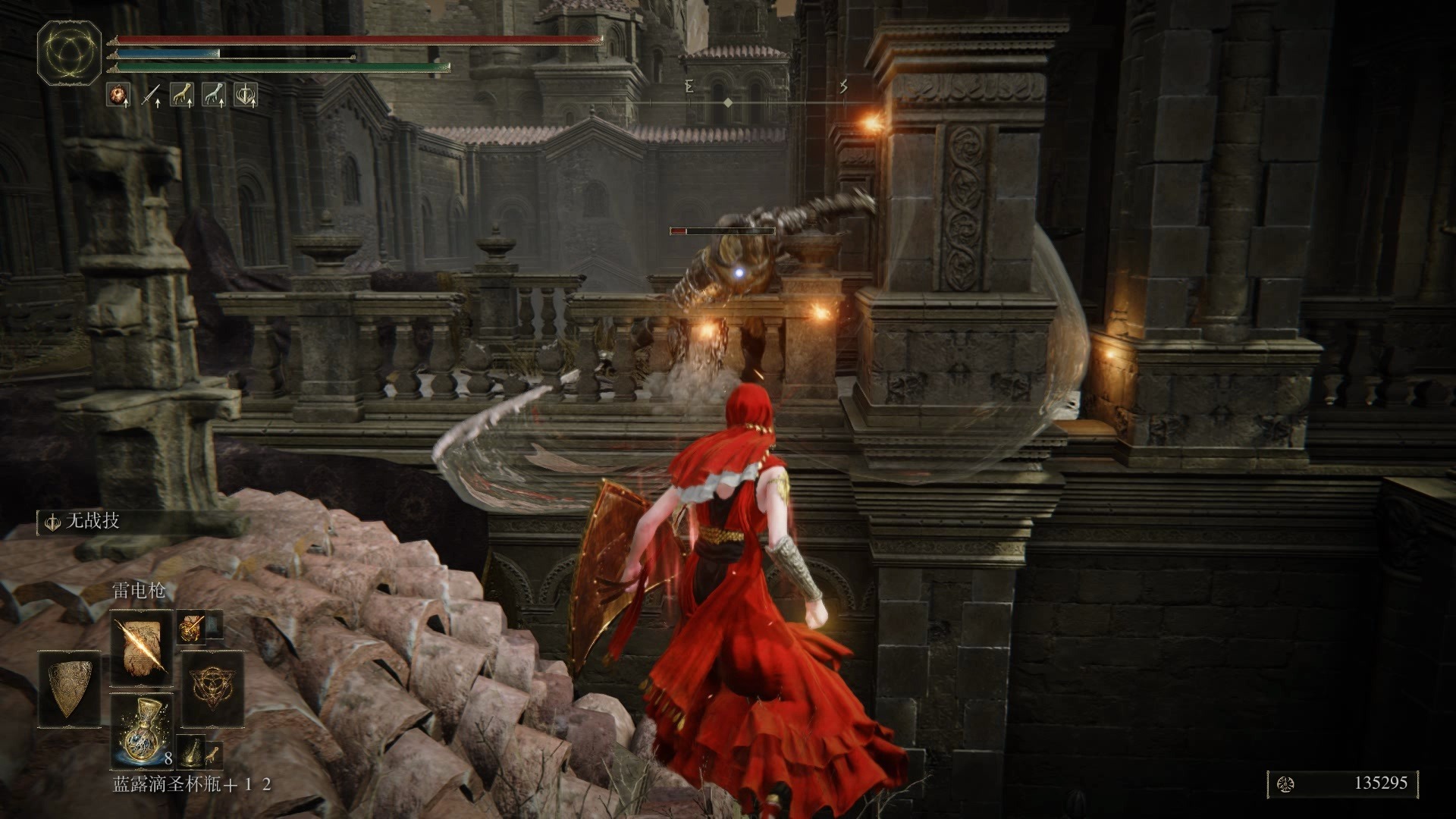This screenshot has height=819, width=1456.
Task: Select the glowing sacred seal weapon slot
Action: point(212,688)
